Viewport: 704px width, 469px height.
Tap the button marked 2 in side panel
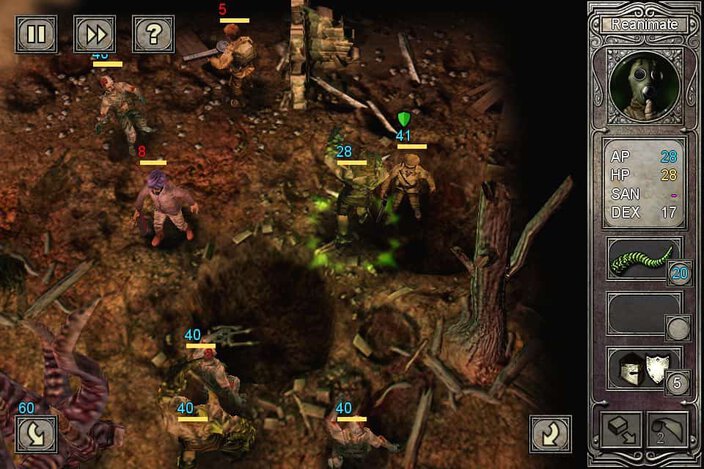click(668, 430)
